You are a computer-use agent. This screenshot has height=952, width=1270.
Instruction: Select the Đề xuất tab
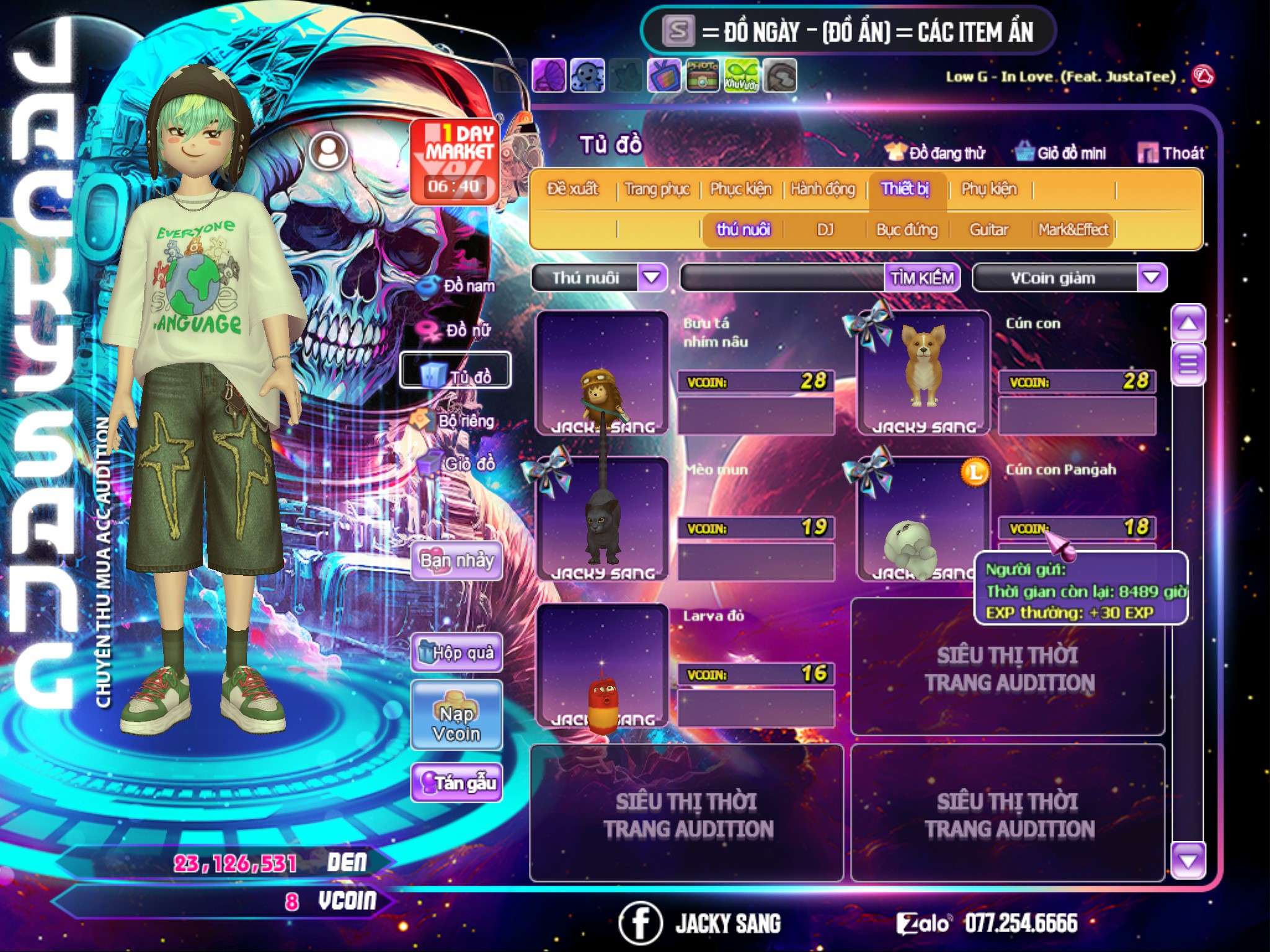tap(572, 189)
